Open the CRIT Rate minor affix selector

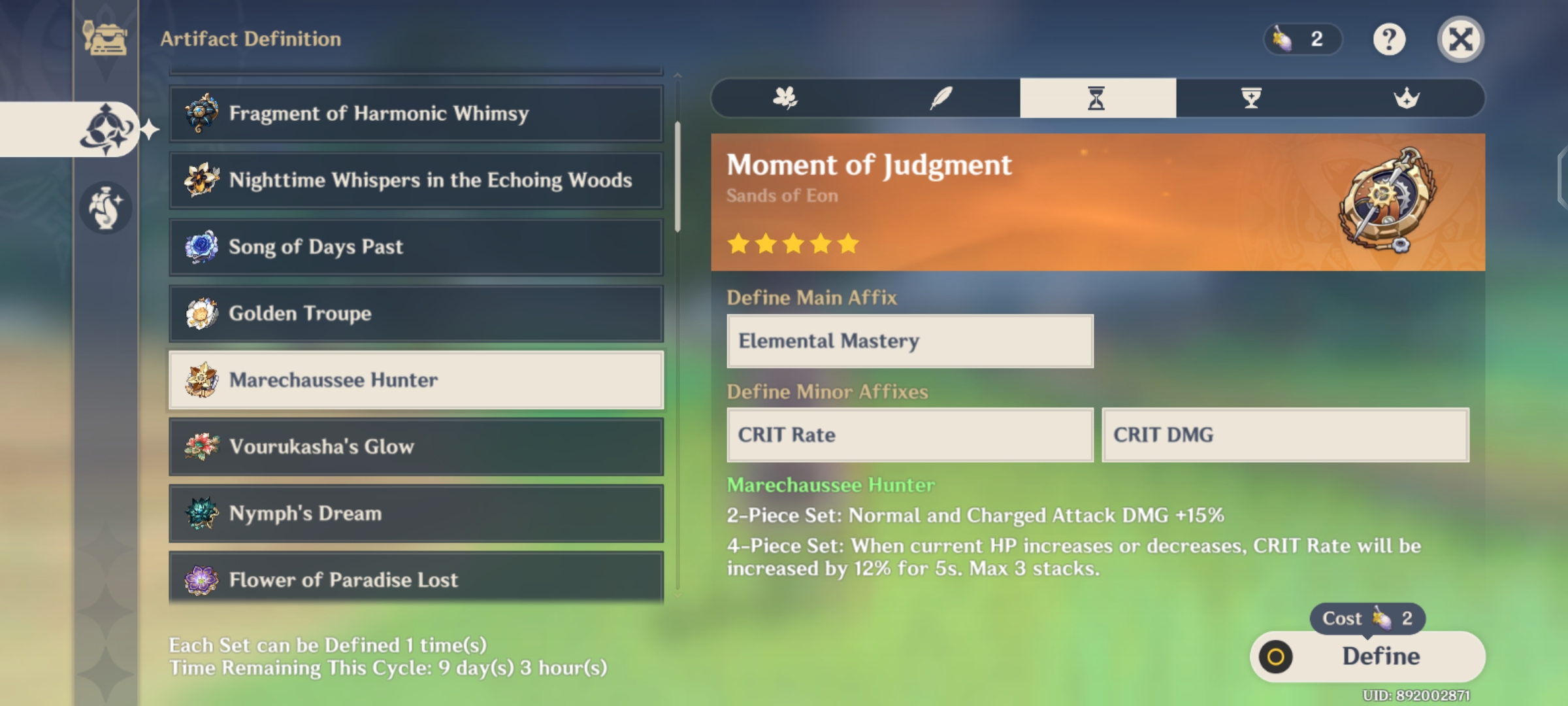[x=908, y=436]
